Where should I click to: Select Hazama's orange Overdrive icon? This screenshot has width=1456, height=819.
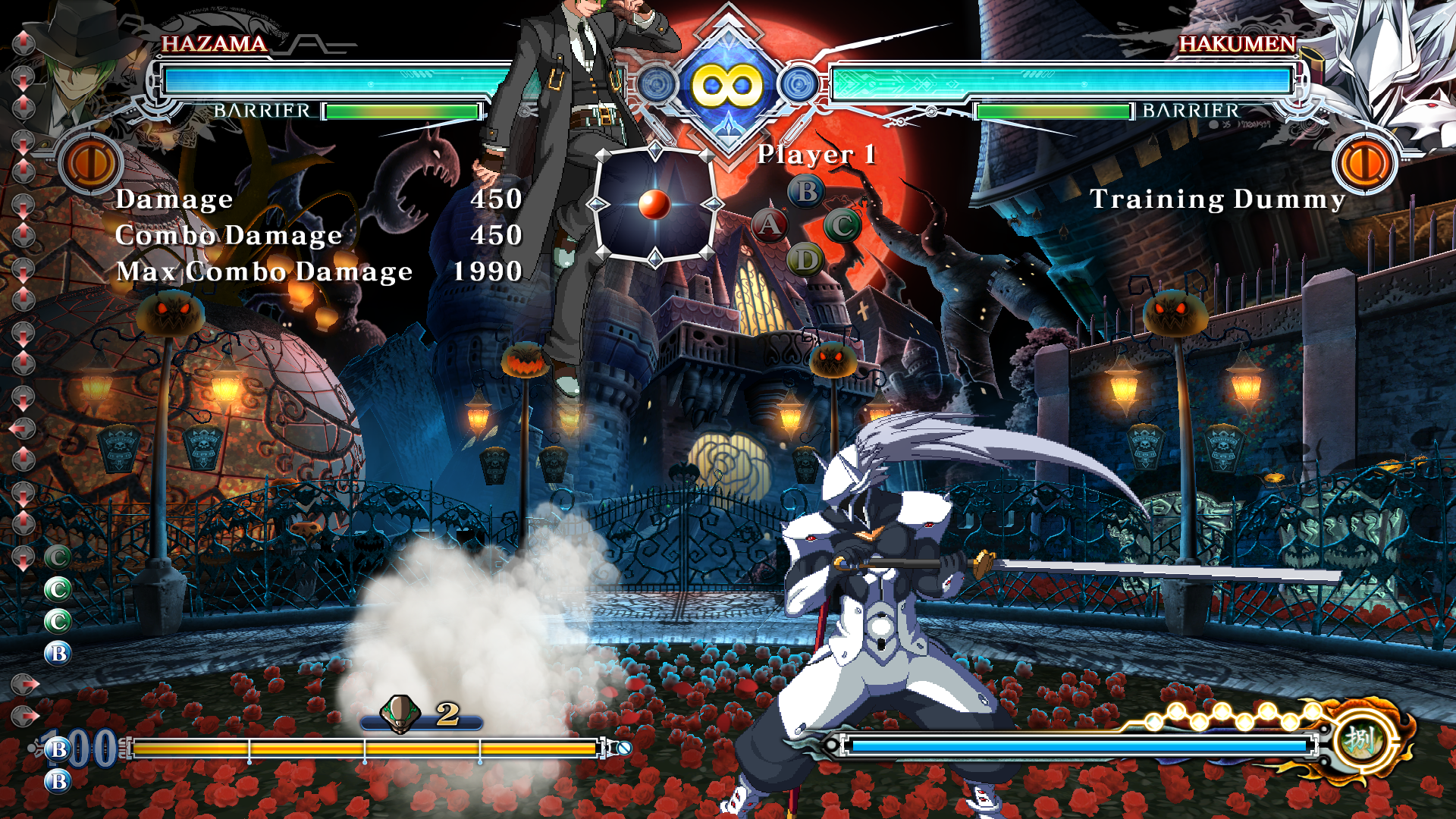click(92, 163)
